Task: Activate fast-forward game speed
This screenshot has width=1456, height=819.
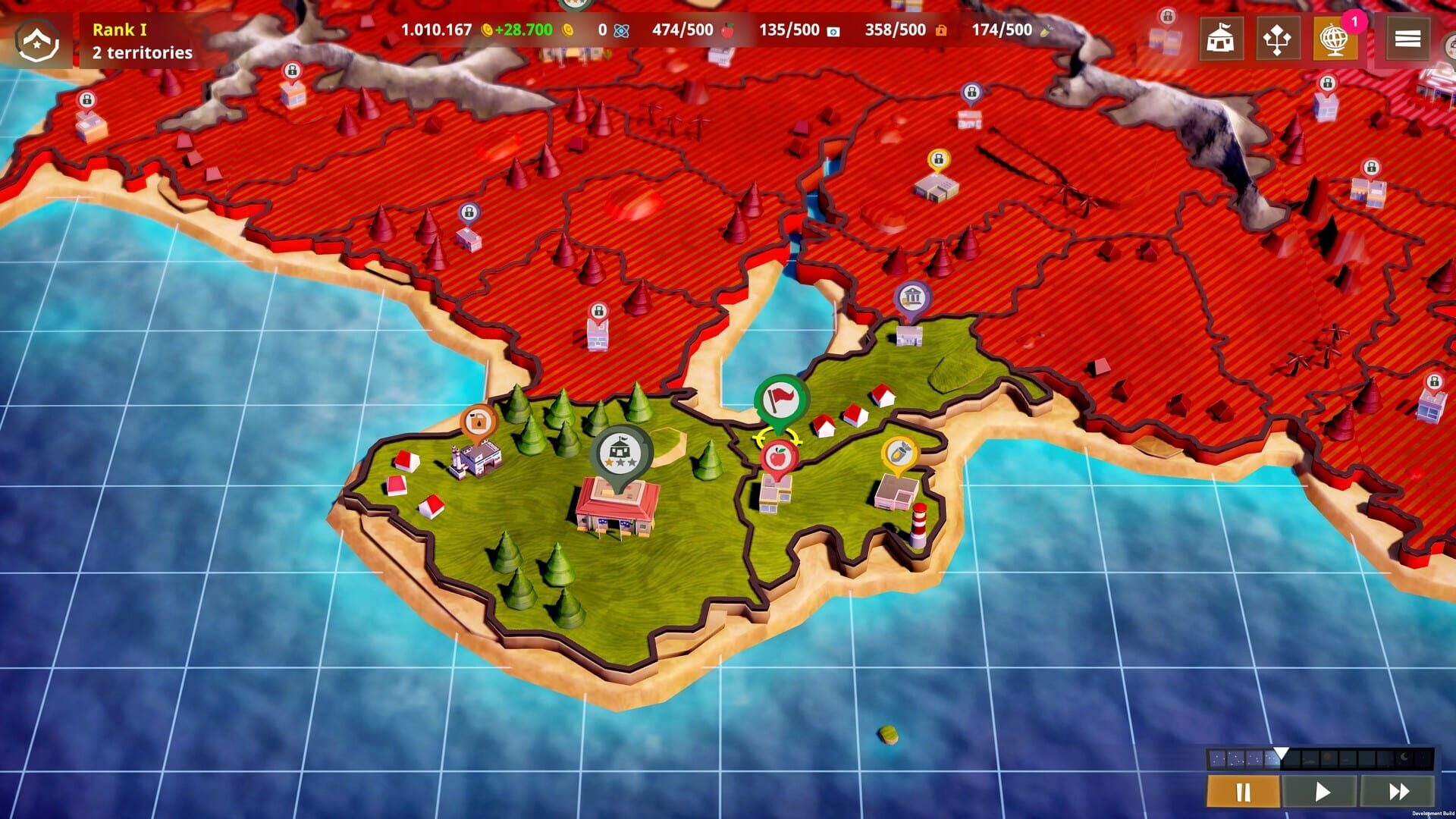Action: coord(1398,791)
